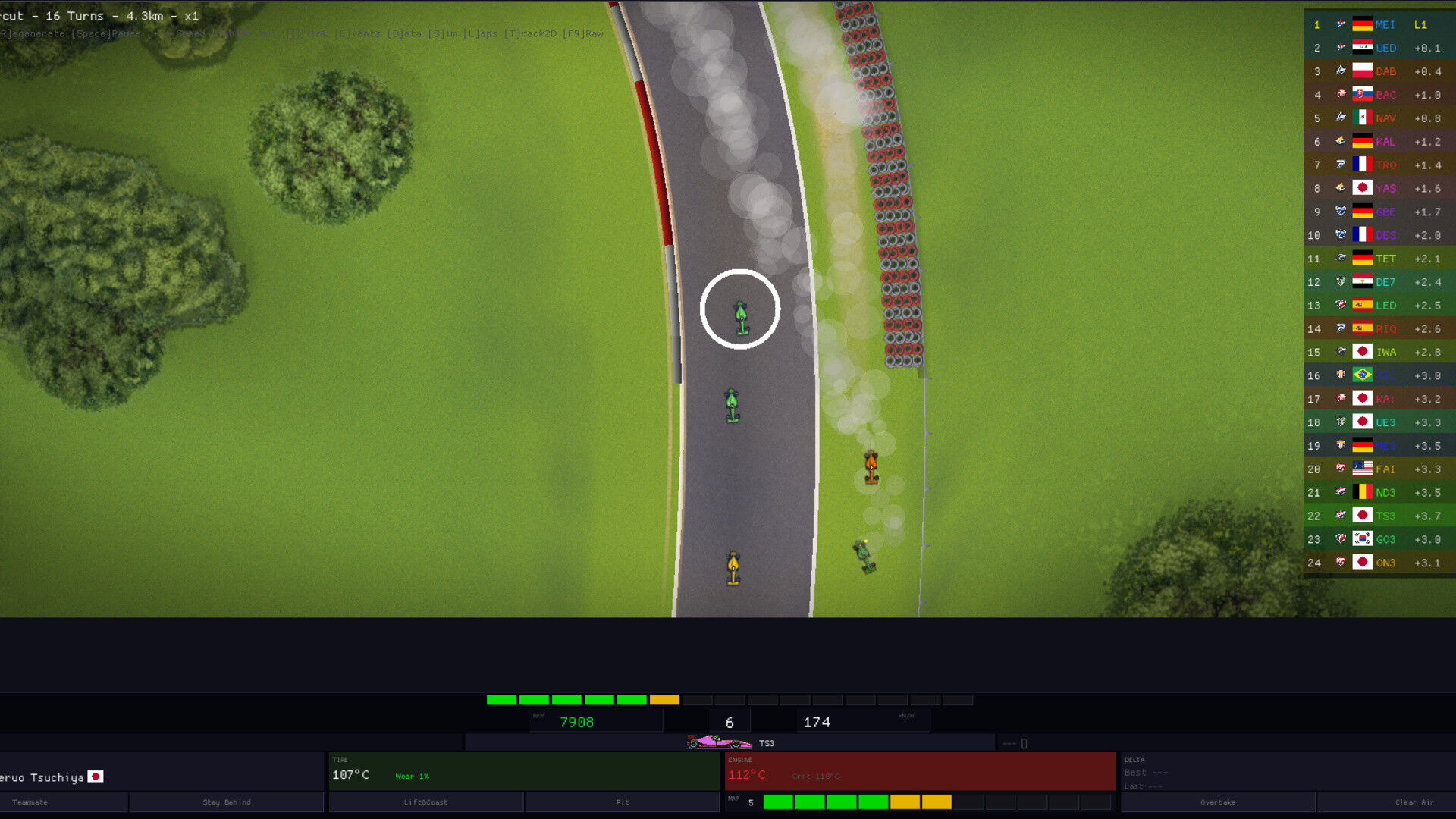
Task: Toggle Lift&Coast driving mode
Action: pos(425,802)
